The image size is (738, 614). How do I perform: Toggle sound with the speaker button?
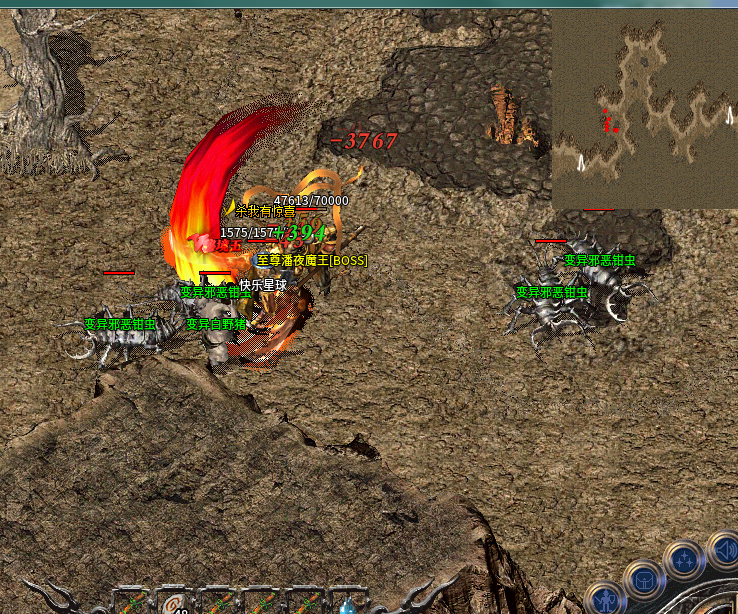click(725, 550)
